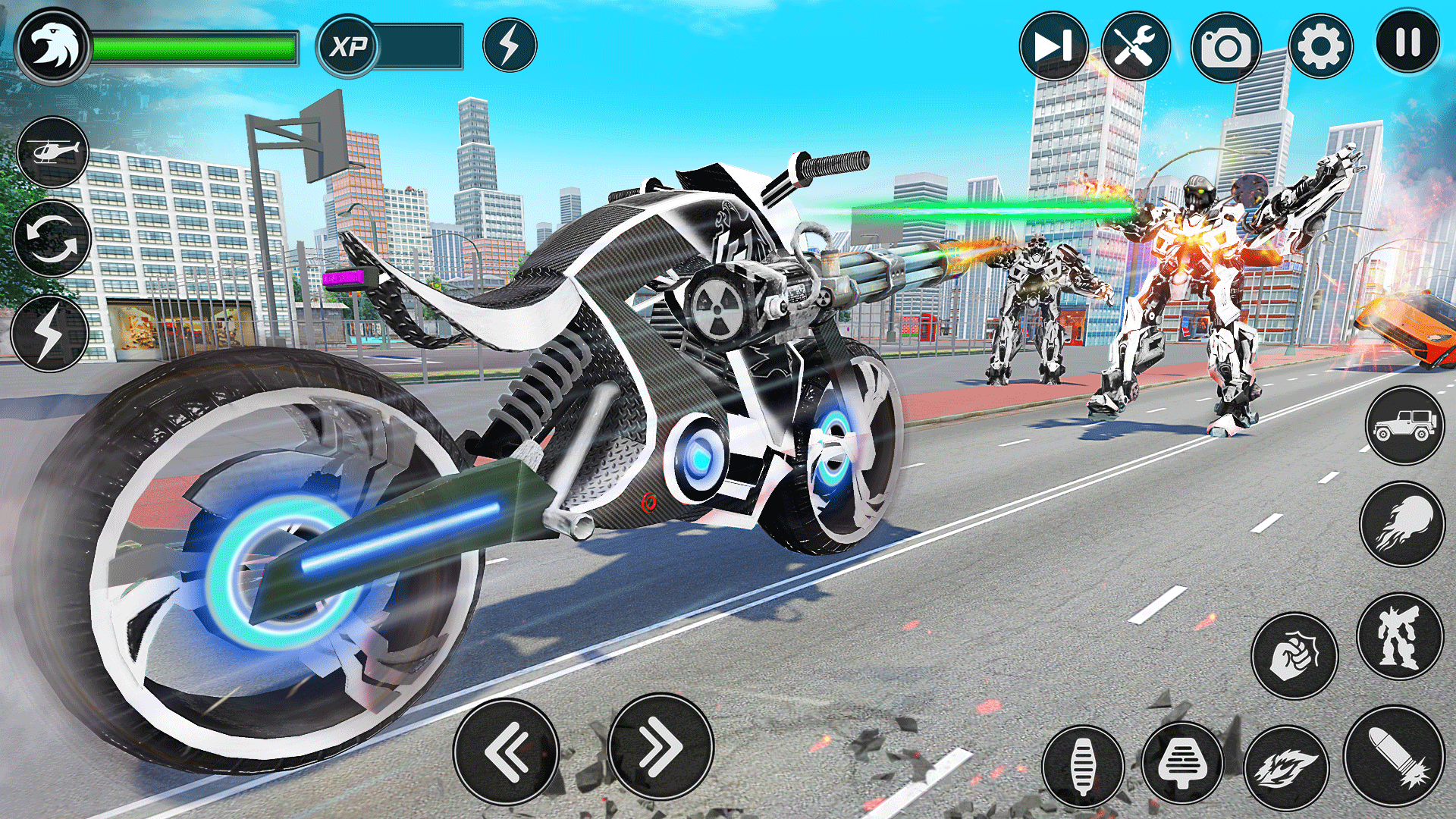Transform into robot form
Image resolution: width=1456 pixels, height=819 pixels.
point(1399,635)
